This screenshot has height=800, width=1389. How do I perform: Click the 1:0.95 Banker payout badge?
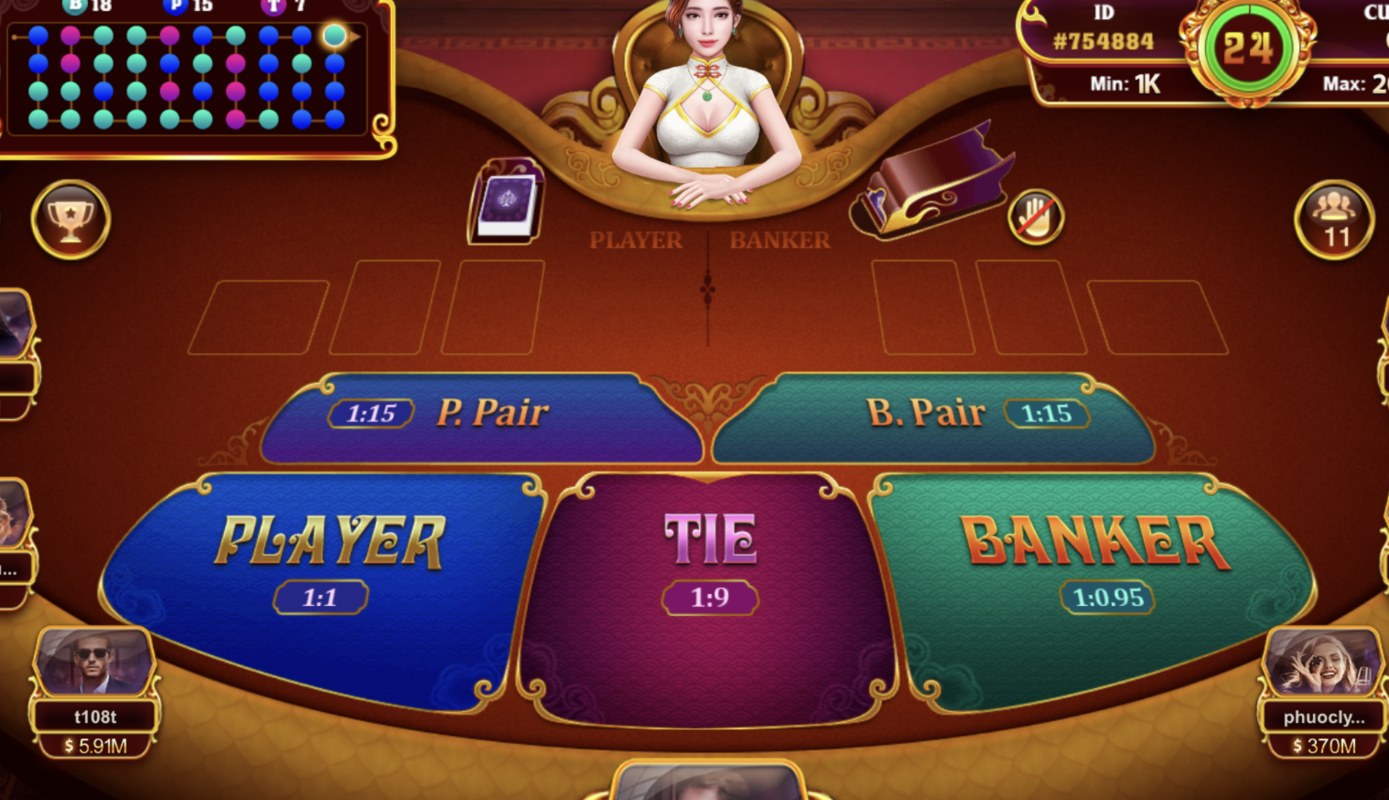[1107, 596]
